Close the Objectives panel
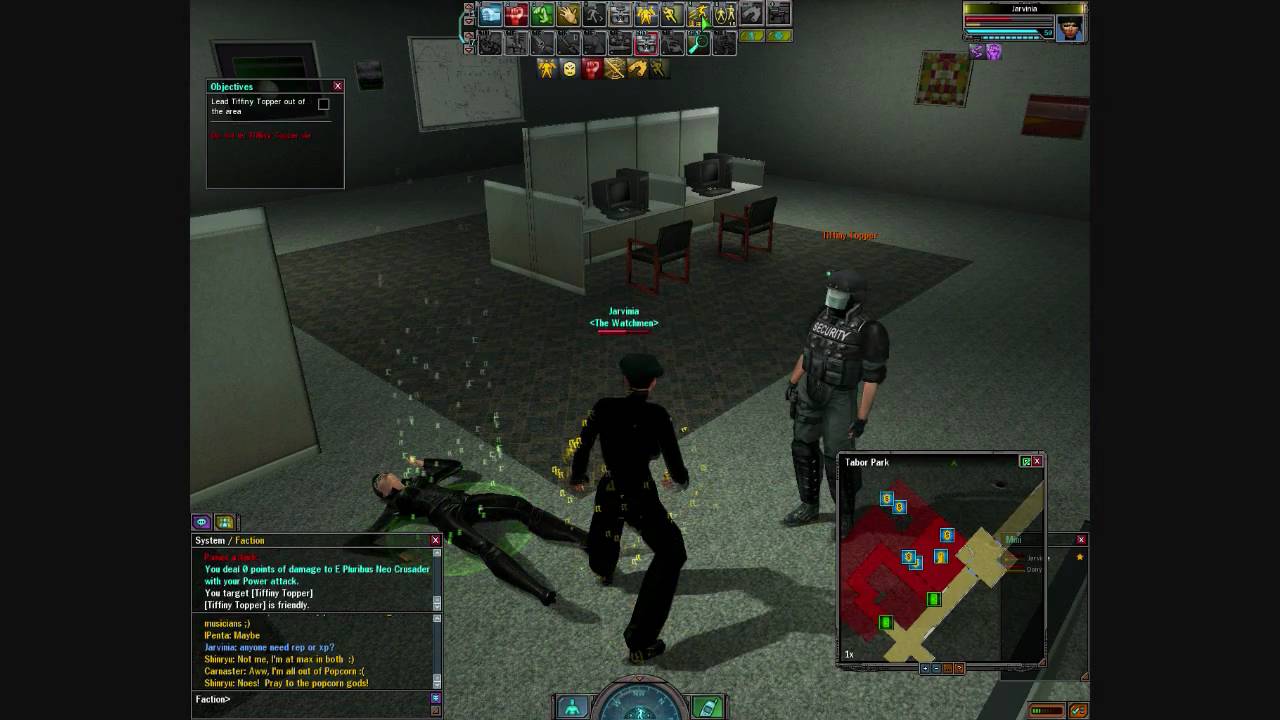Screen dimensions: 1280x720 [x=338, y=86]
